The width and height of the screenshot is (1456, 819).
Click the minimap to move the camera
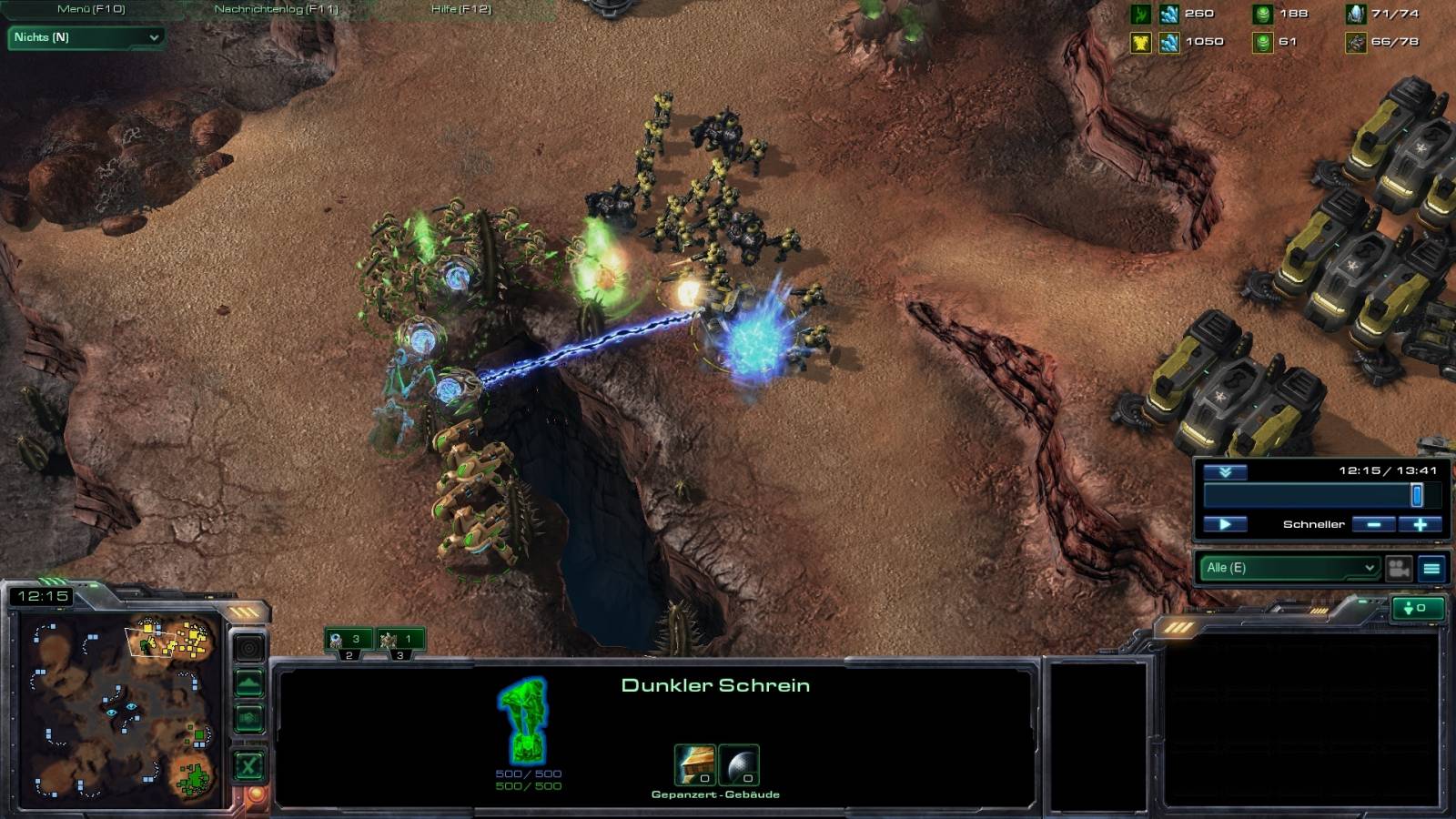pos(118,710)
